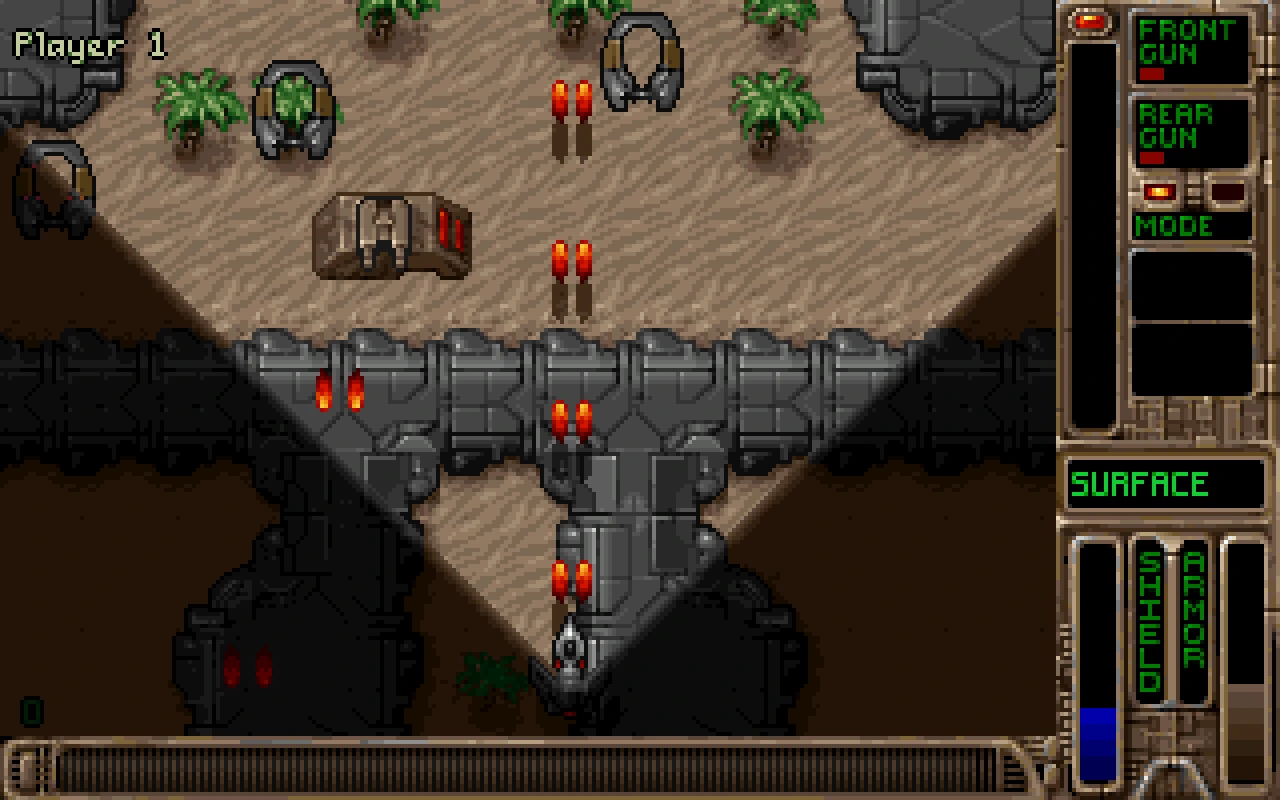Screen dimensions: 1280x800
Task: Click the lit orange mode indicator light
Action: tap(1160, 192)
